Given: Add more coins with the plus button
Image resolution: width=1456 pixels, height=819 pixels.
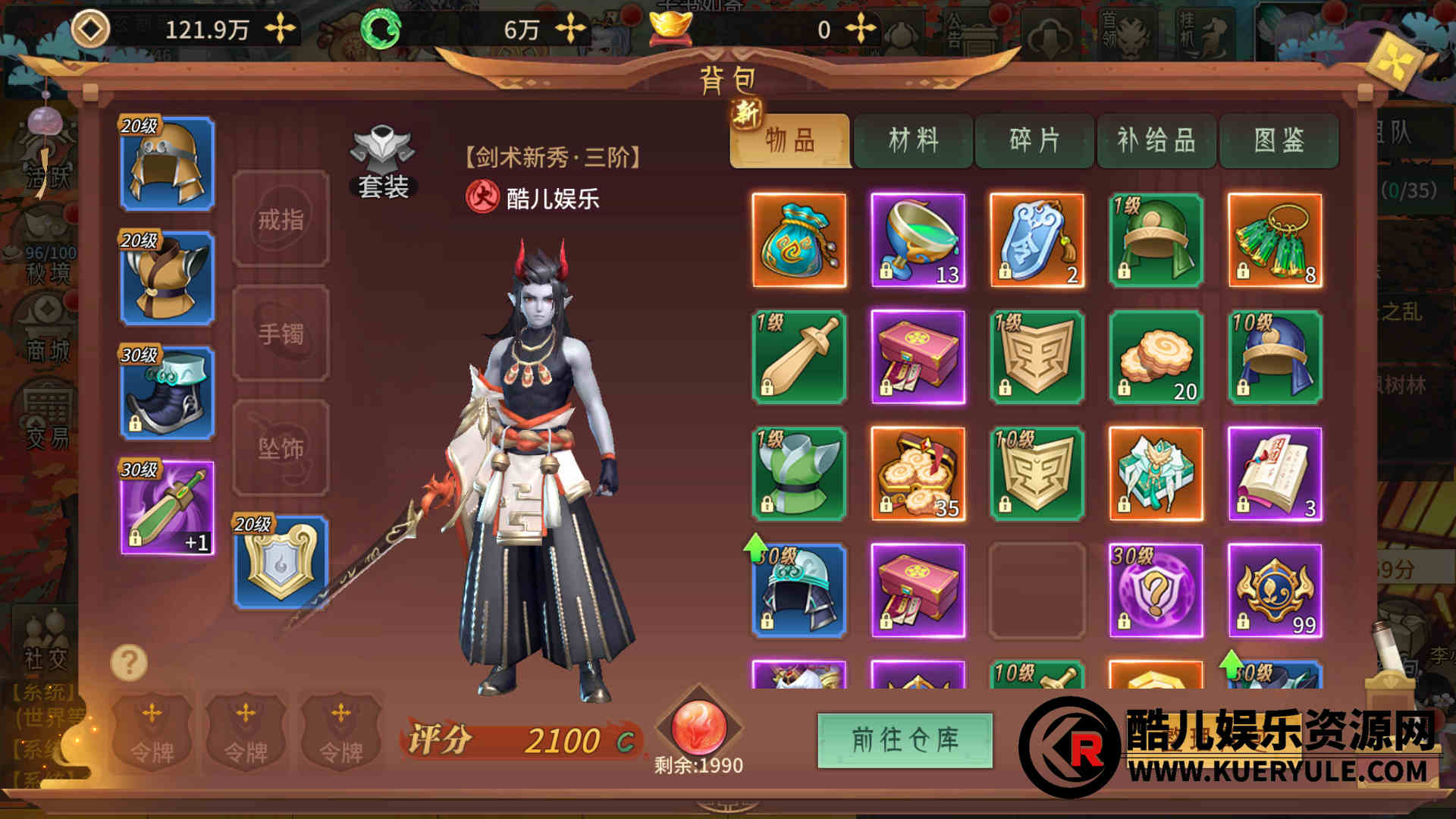Looking at the screenshot, I should click(281, 30).
